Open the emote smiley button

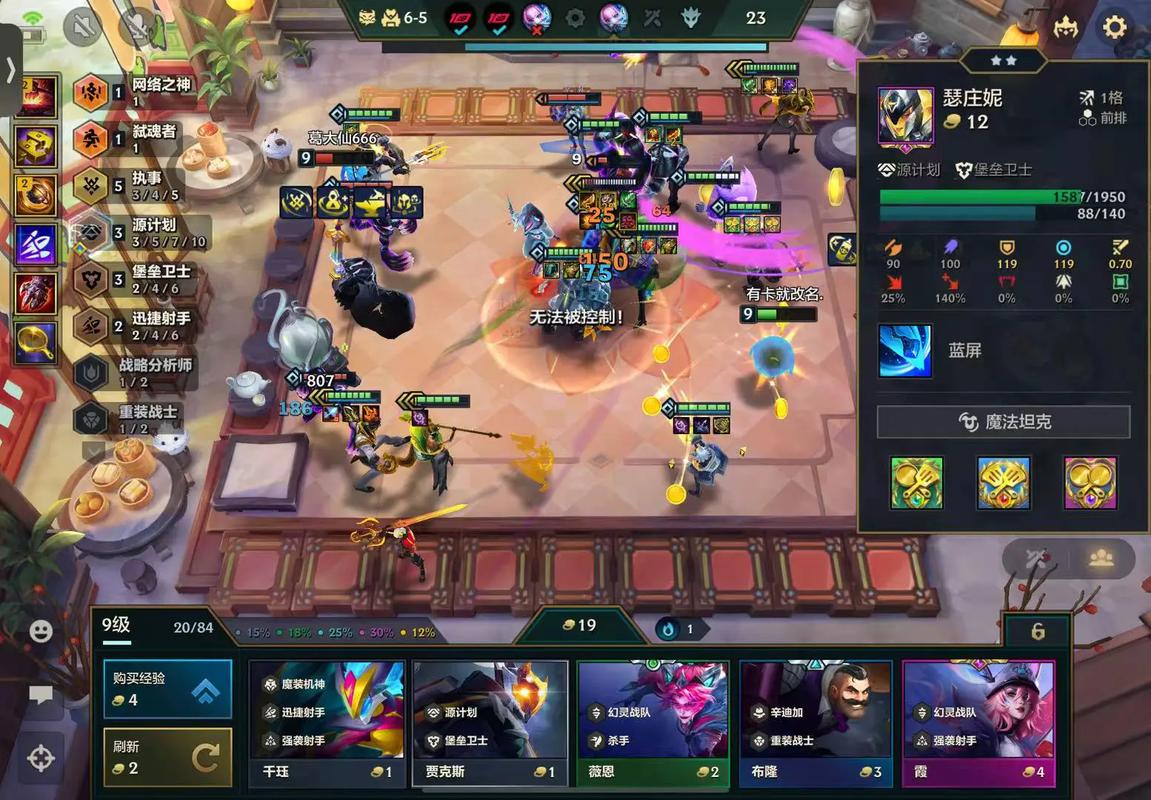click(x=41, y=631)
